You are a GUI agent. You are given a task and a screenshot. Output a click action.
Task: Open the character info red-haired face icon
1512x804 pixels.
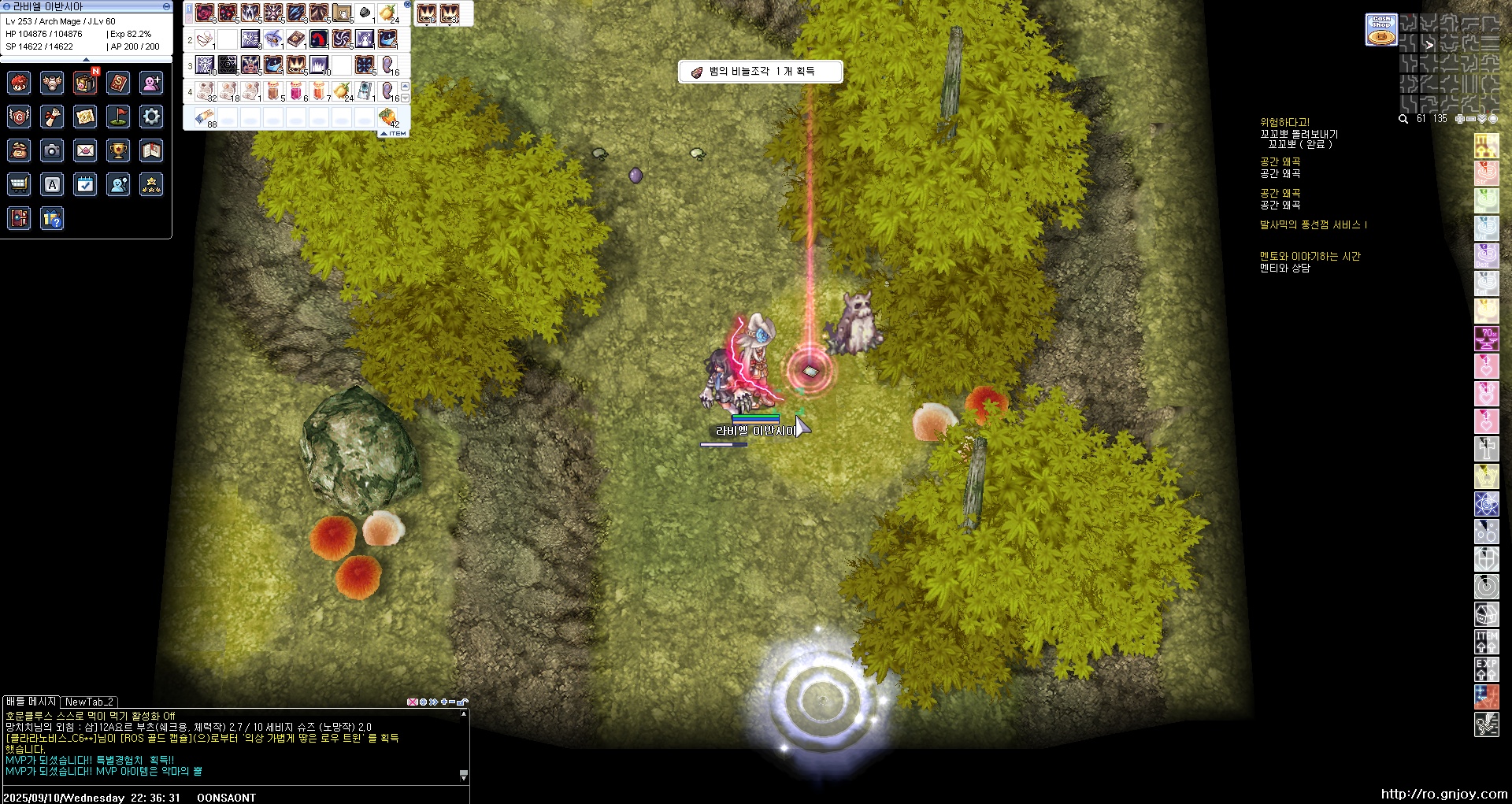click(x=19, y=83)
